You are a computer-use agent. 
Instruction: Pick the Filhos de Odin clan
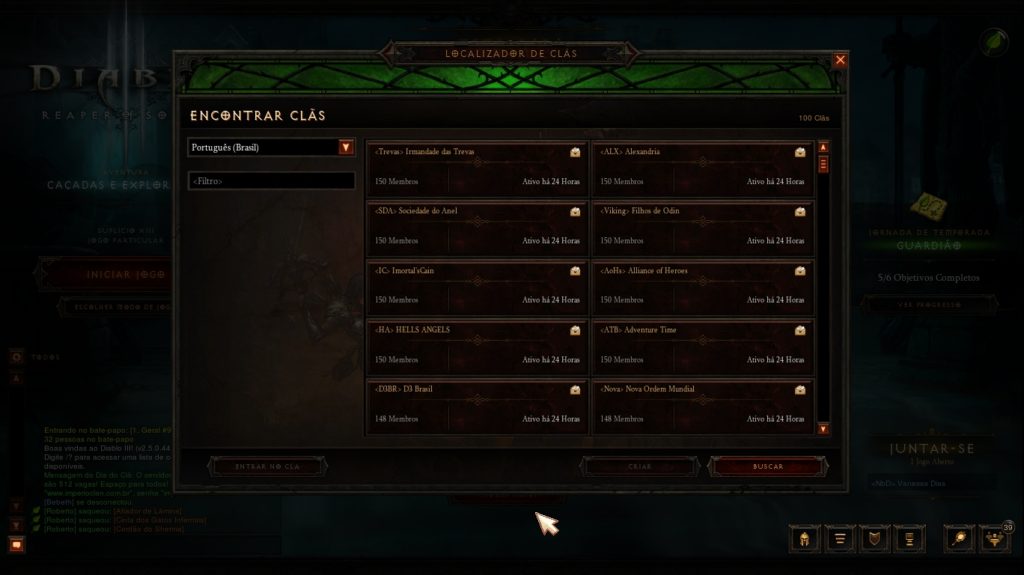[702, 226]
